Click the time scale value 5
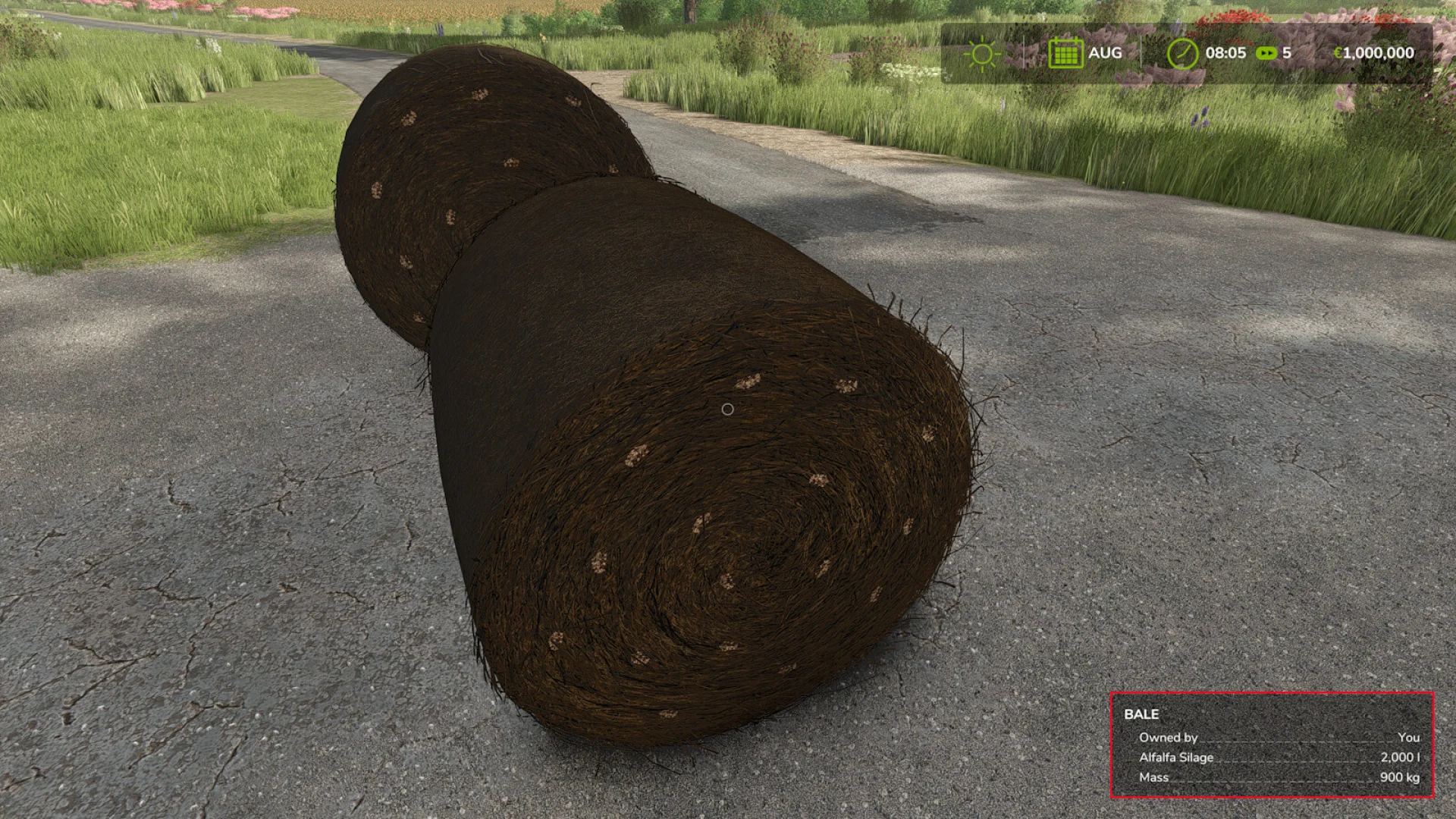 pyautogui.click(x=1287, y=52)
